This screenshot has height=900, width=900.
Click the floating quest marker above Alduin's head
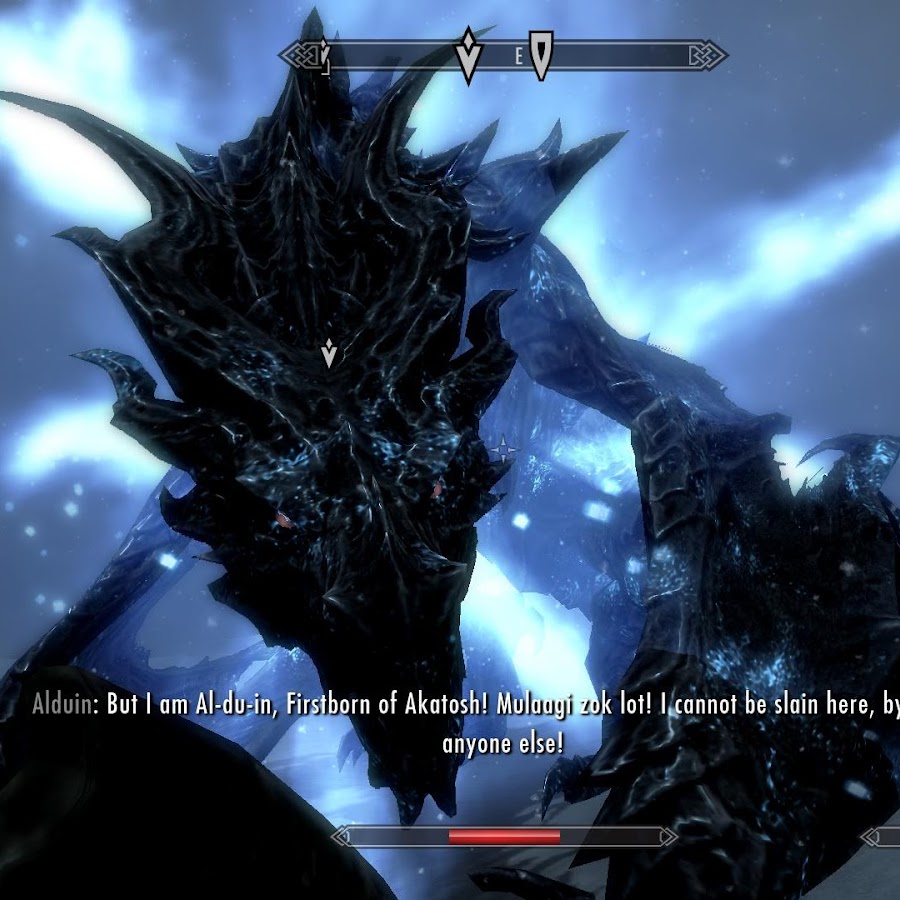329,352
